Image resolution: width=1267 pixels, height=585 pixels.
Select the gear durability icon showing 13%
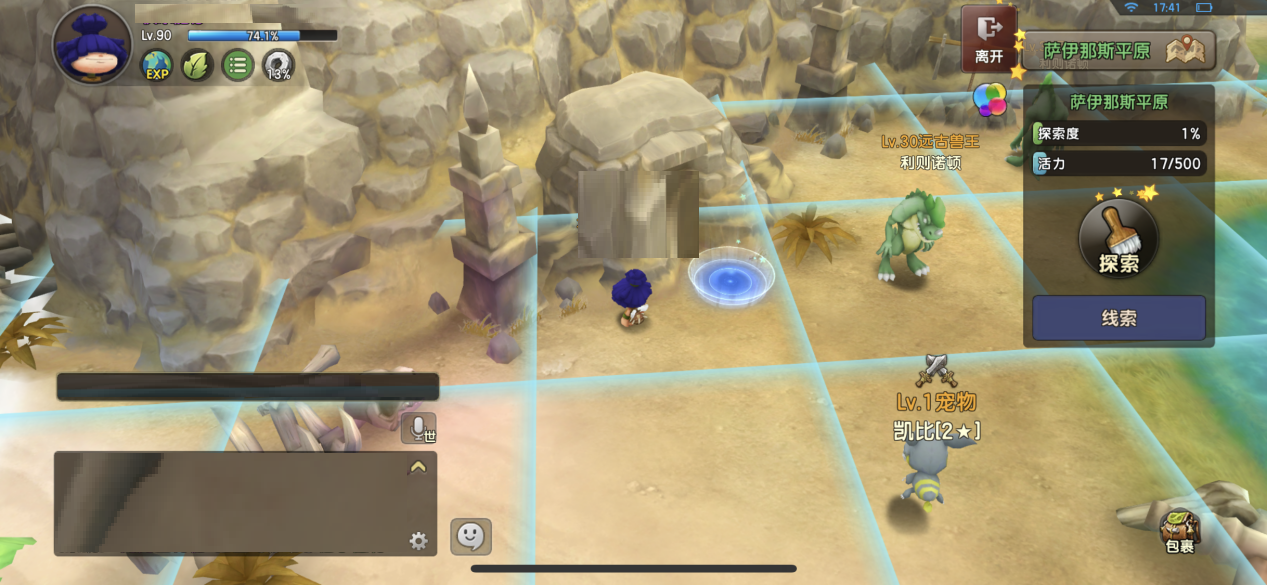click(279, 66)
